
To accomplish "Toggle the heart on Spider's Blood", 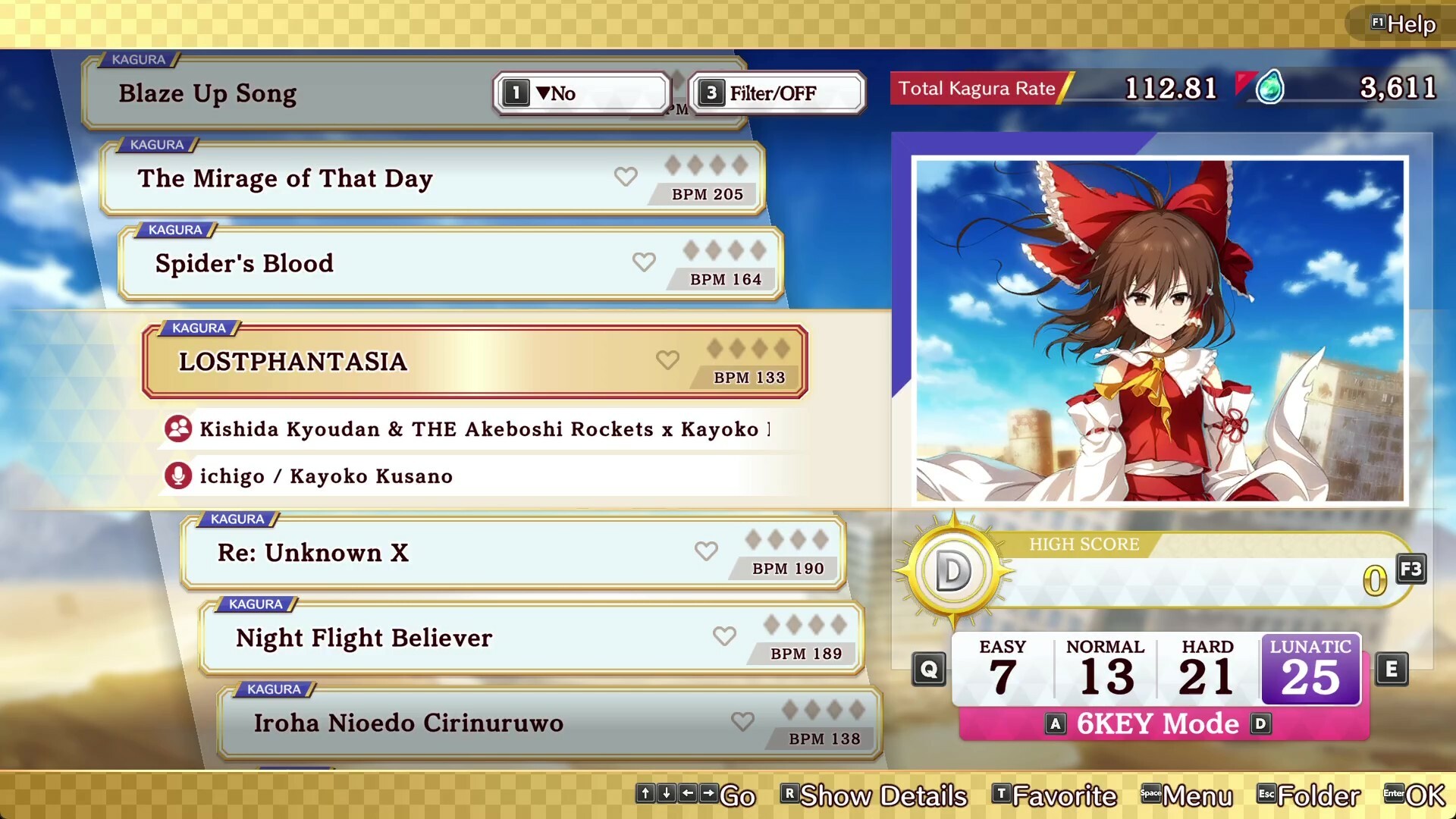I will coord(644,262).
